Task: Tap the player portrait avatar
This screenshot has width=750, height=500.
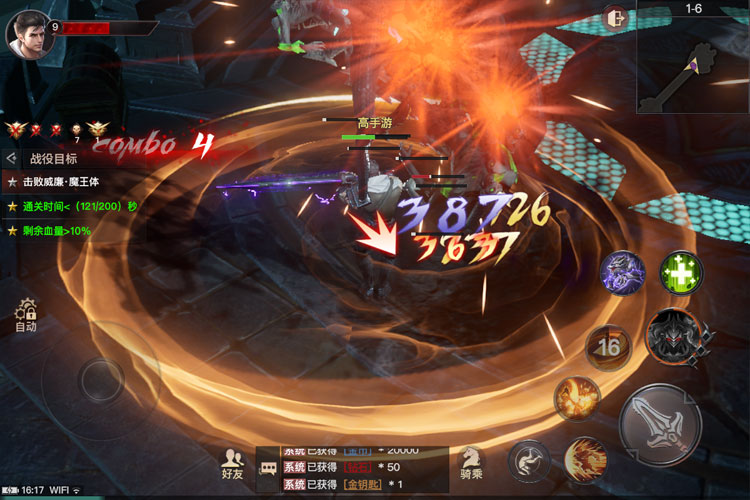Action: point(28,33)
